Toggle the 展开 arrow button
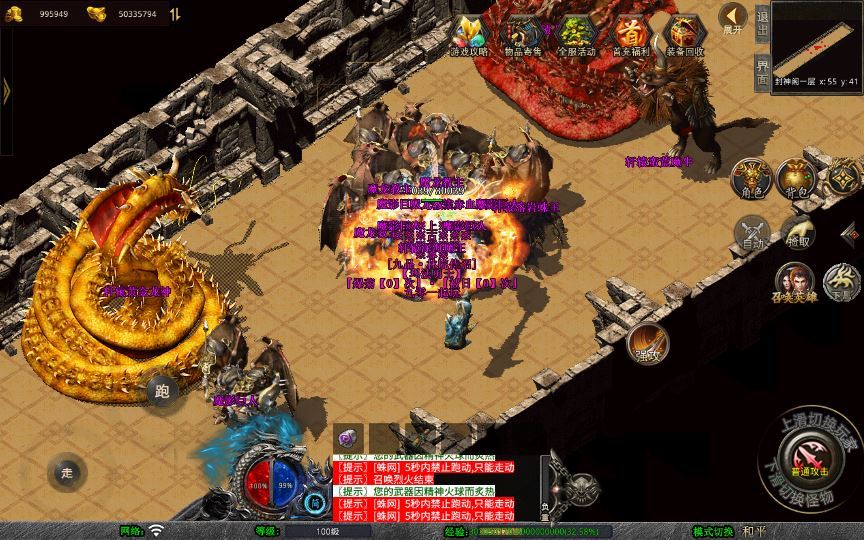Image resolution: width=864 pixels, height=540 pixels. (x=734, y=20)
